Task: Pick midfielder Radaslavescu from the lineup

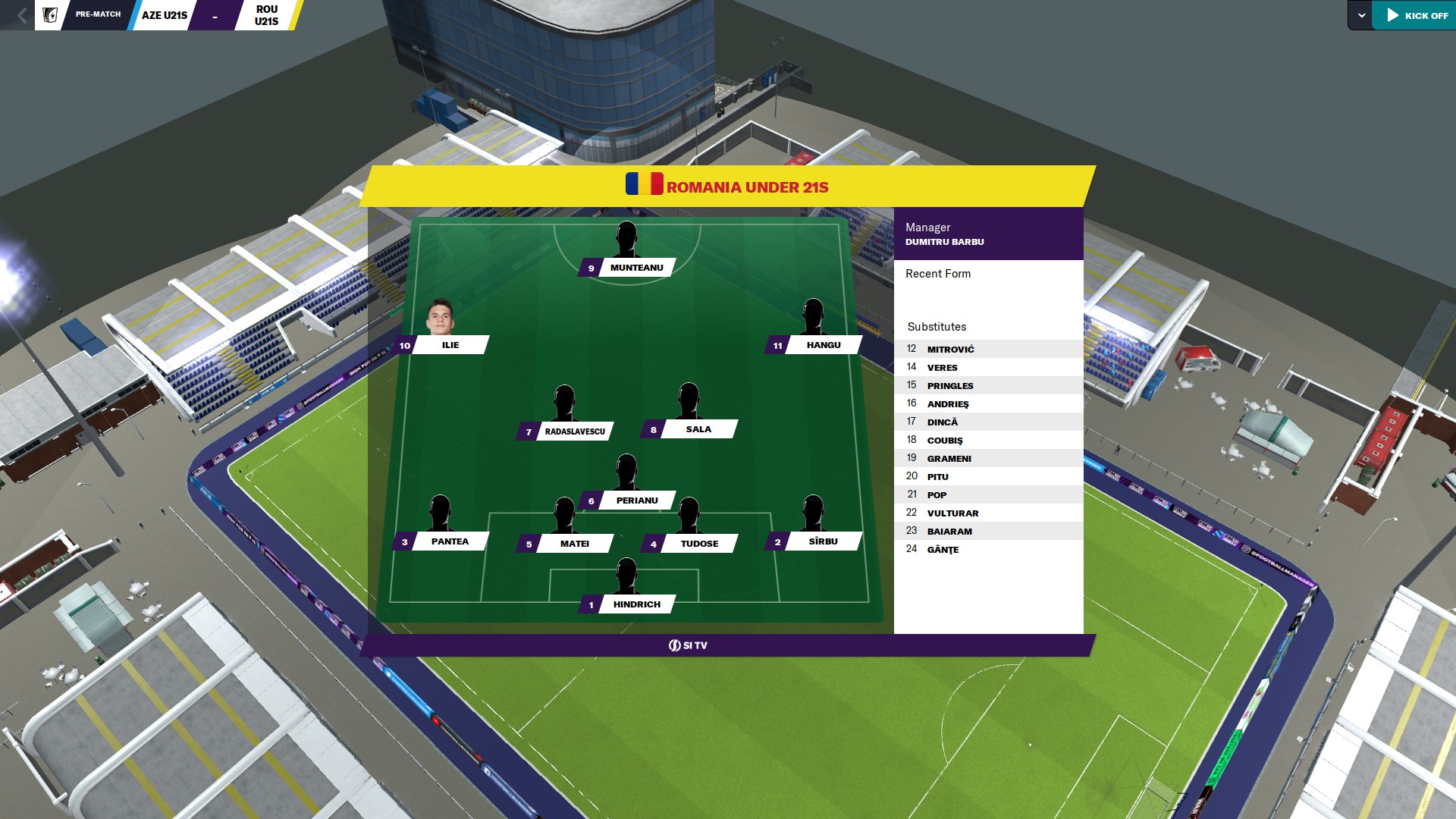Action: coord(574,431)
